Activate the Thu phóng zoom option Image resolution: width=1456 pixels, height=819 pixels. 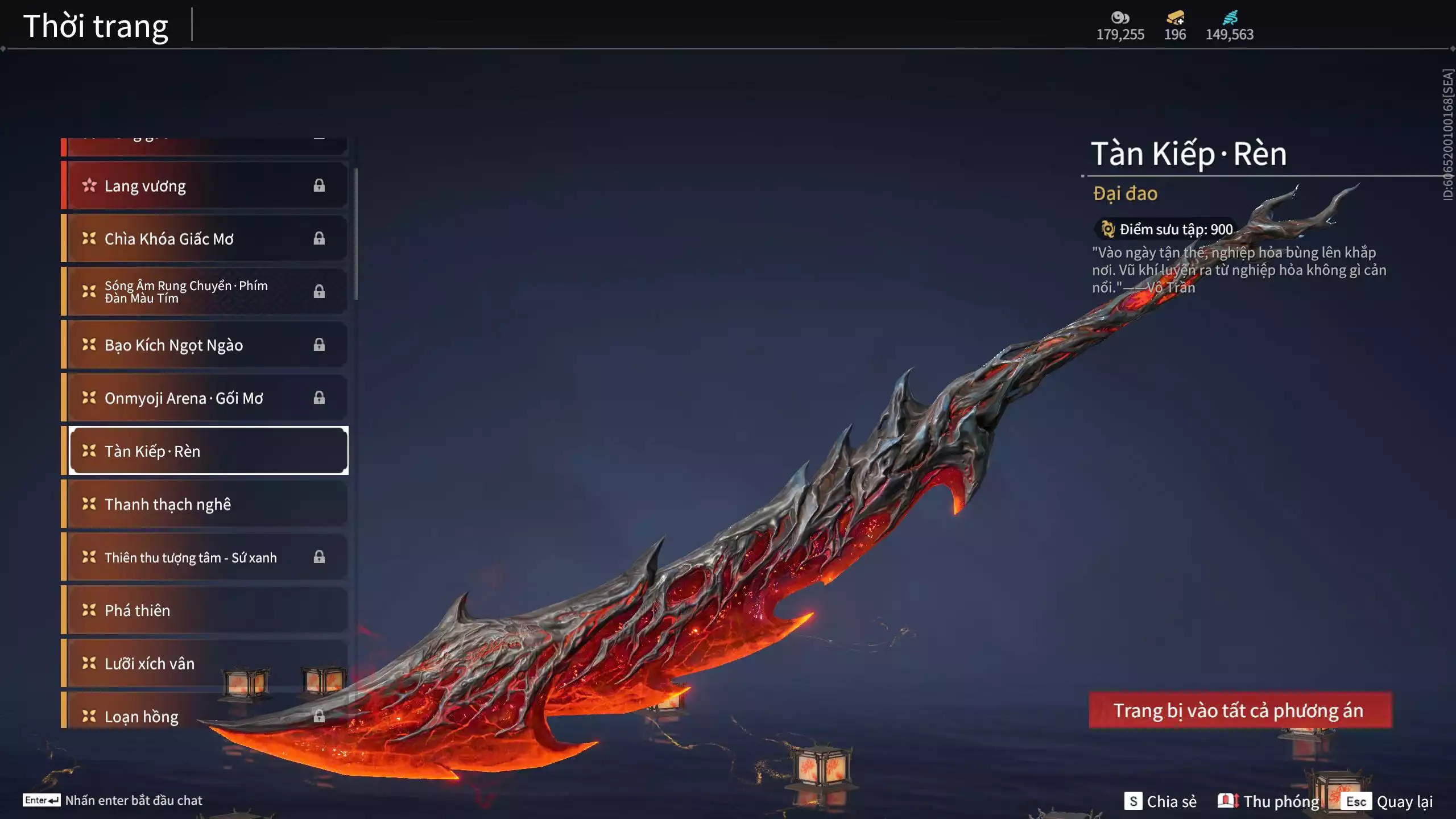(x=1269, y=801)
